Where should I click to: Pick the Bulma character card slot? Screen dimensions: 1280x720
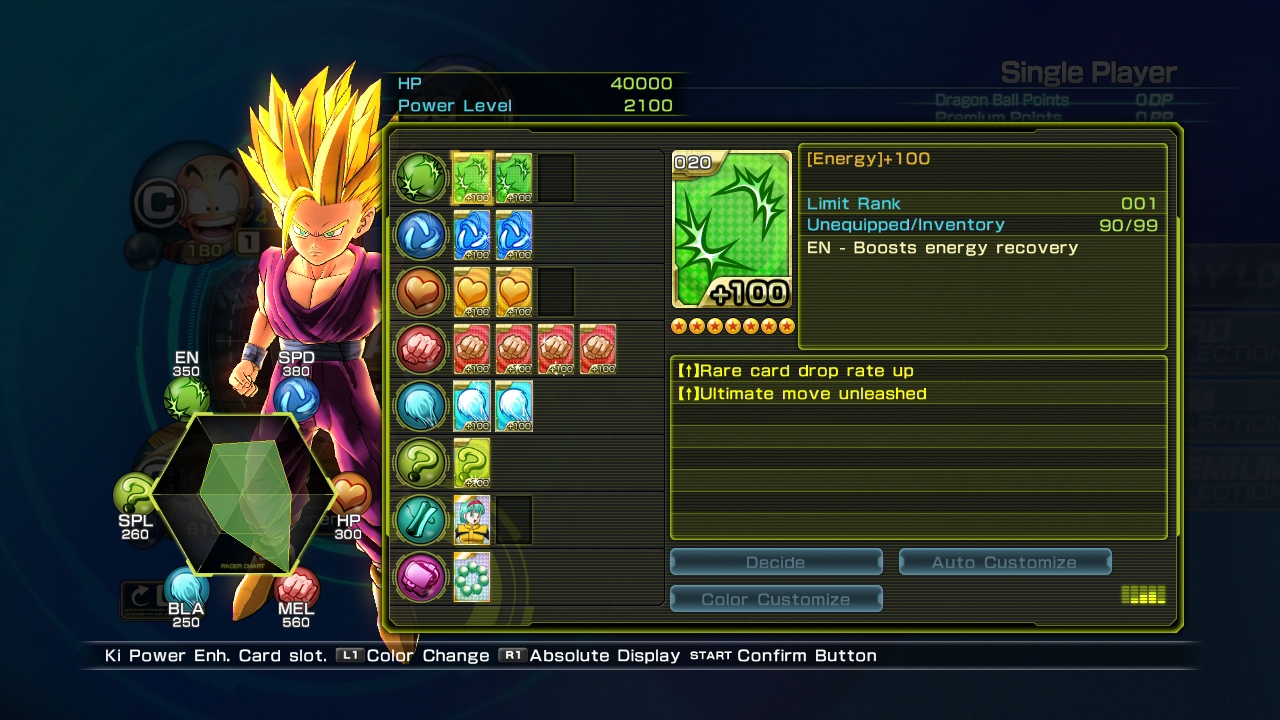coord(472,520)
